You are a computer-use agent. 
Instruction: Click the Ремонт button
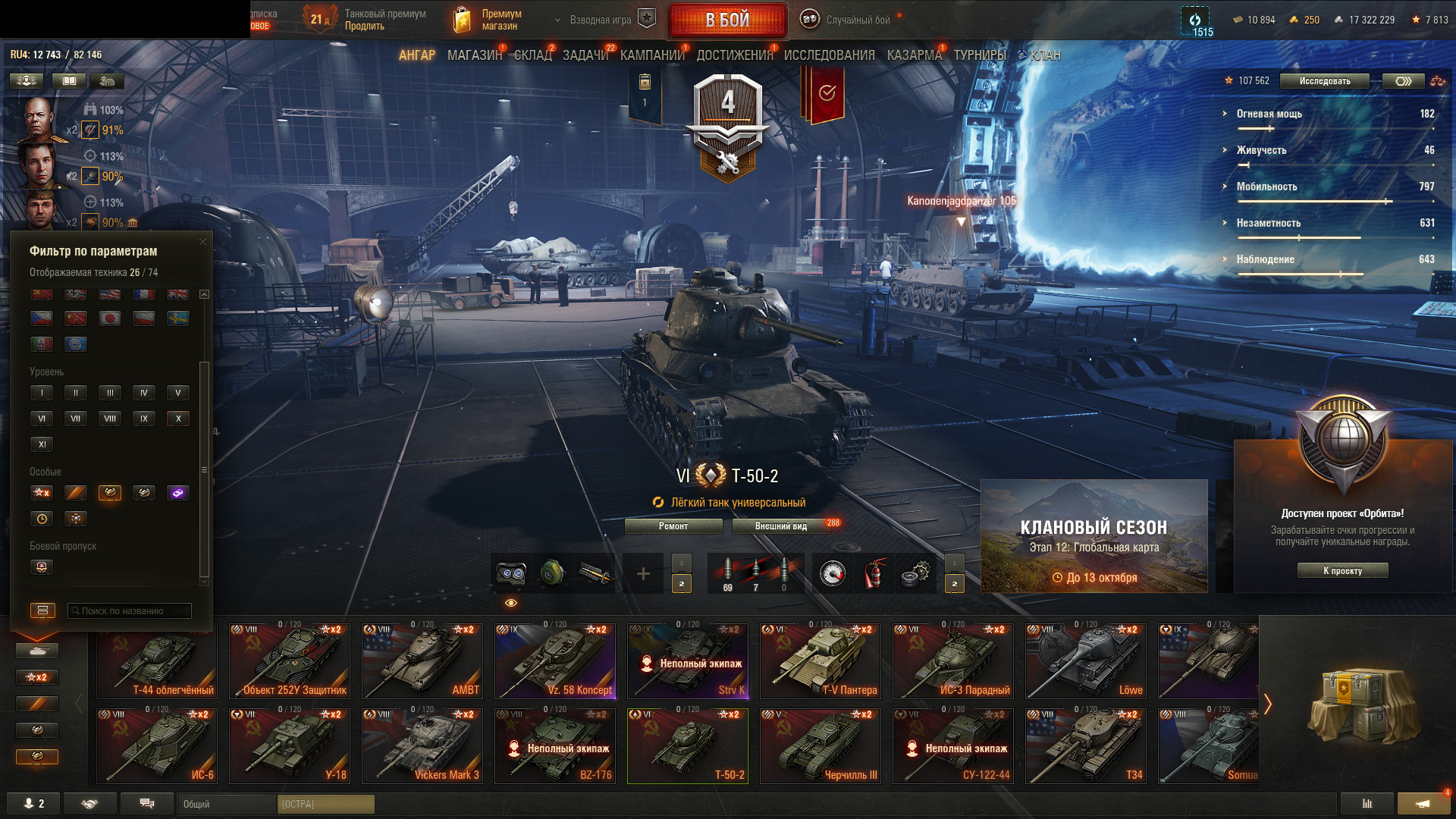coord(673,526)
